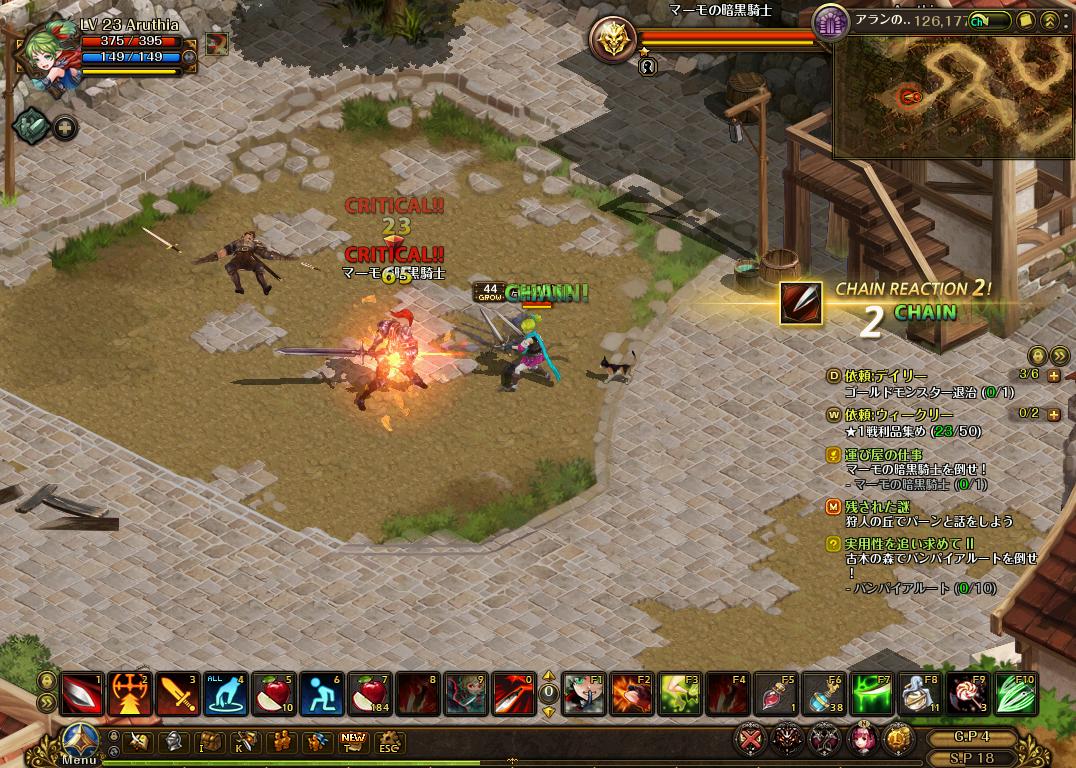
Task: Open the ESC gear settings
Action: tap(387, 742)
